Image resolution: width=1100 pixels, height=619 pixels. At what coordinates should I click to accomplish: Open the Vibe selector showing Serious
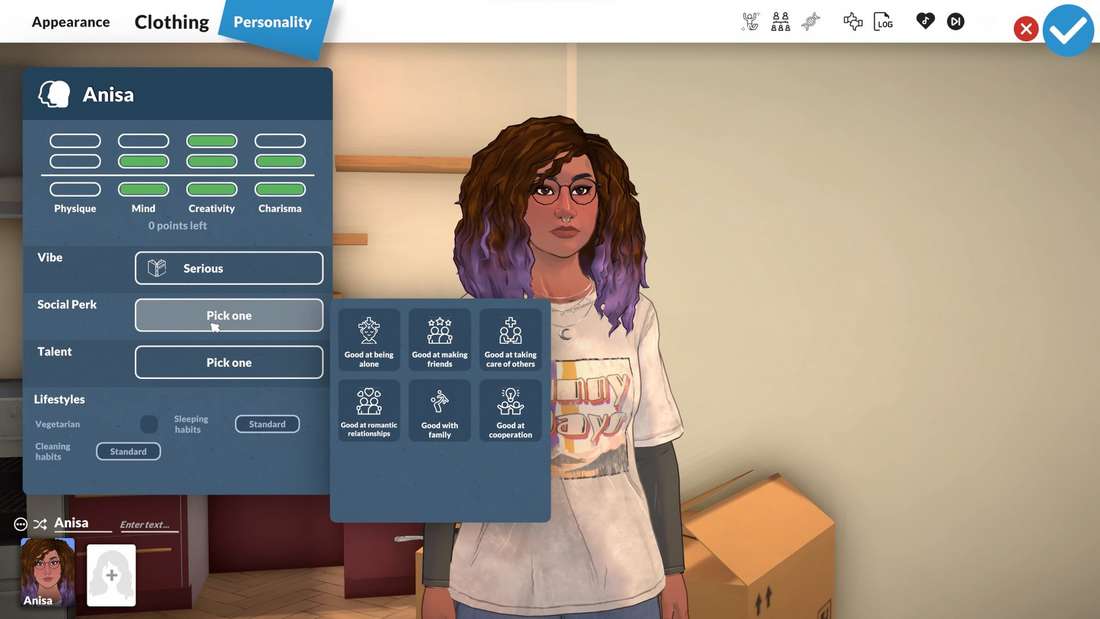click(229, 268)
